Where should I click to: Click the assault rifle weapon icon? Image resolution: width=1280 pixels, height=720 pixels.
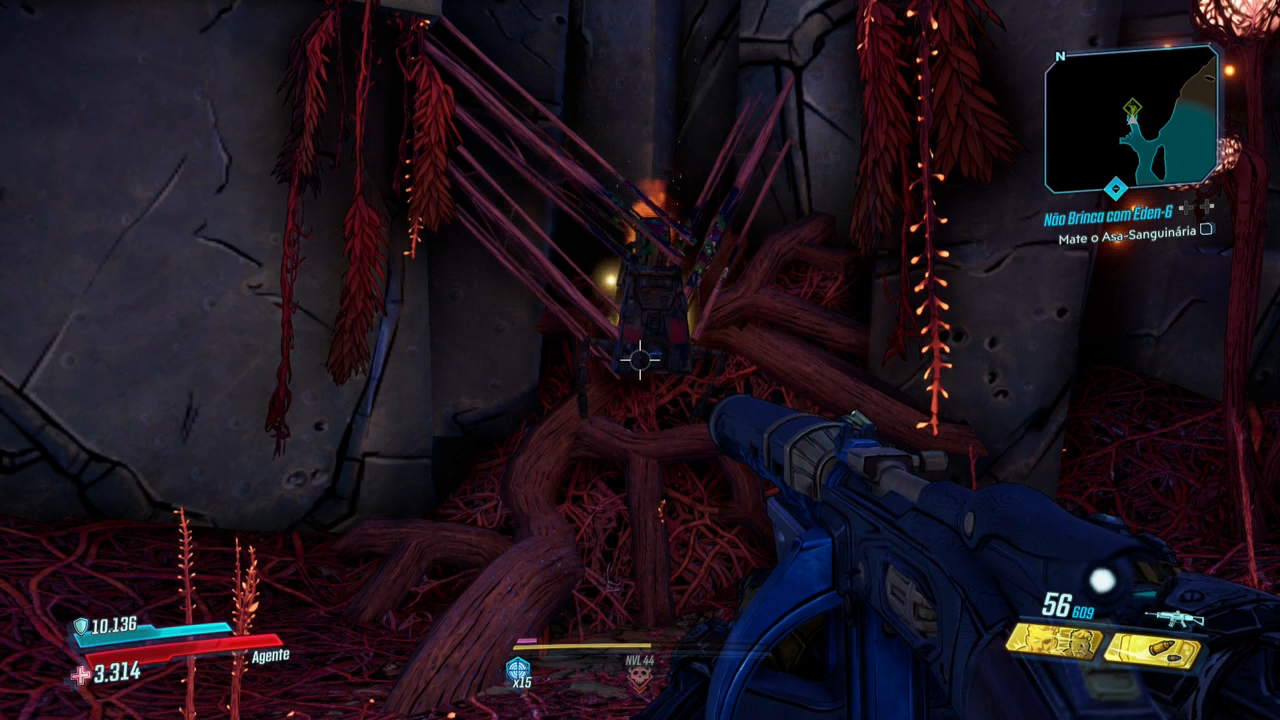click(x=1174, y=619)
